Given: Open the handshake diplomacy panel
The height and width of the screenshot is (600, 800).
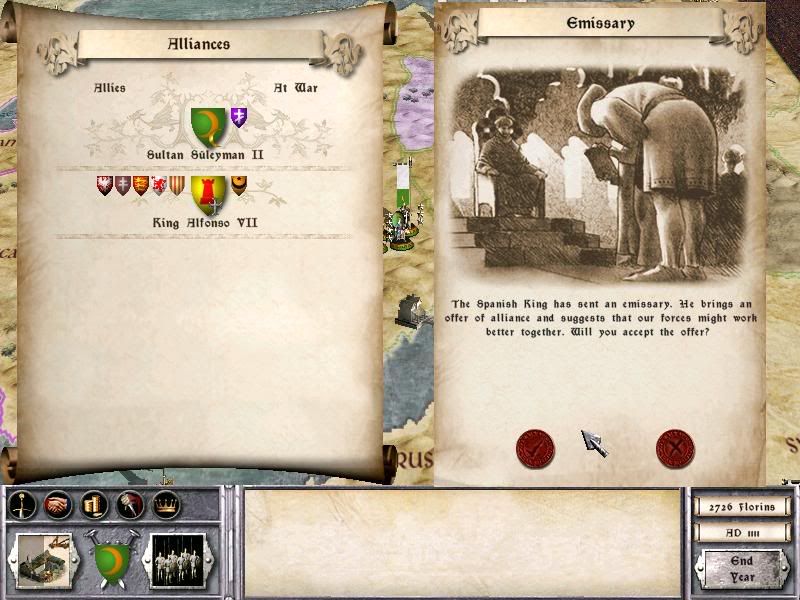Looking at the screenshot, I should tap(58, 505).
